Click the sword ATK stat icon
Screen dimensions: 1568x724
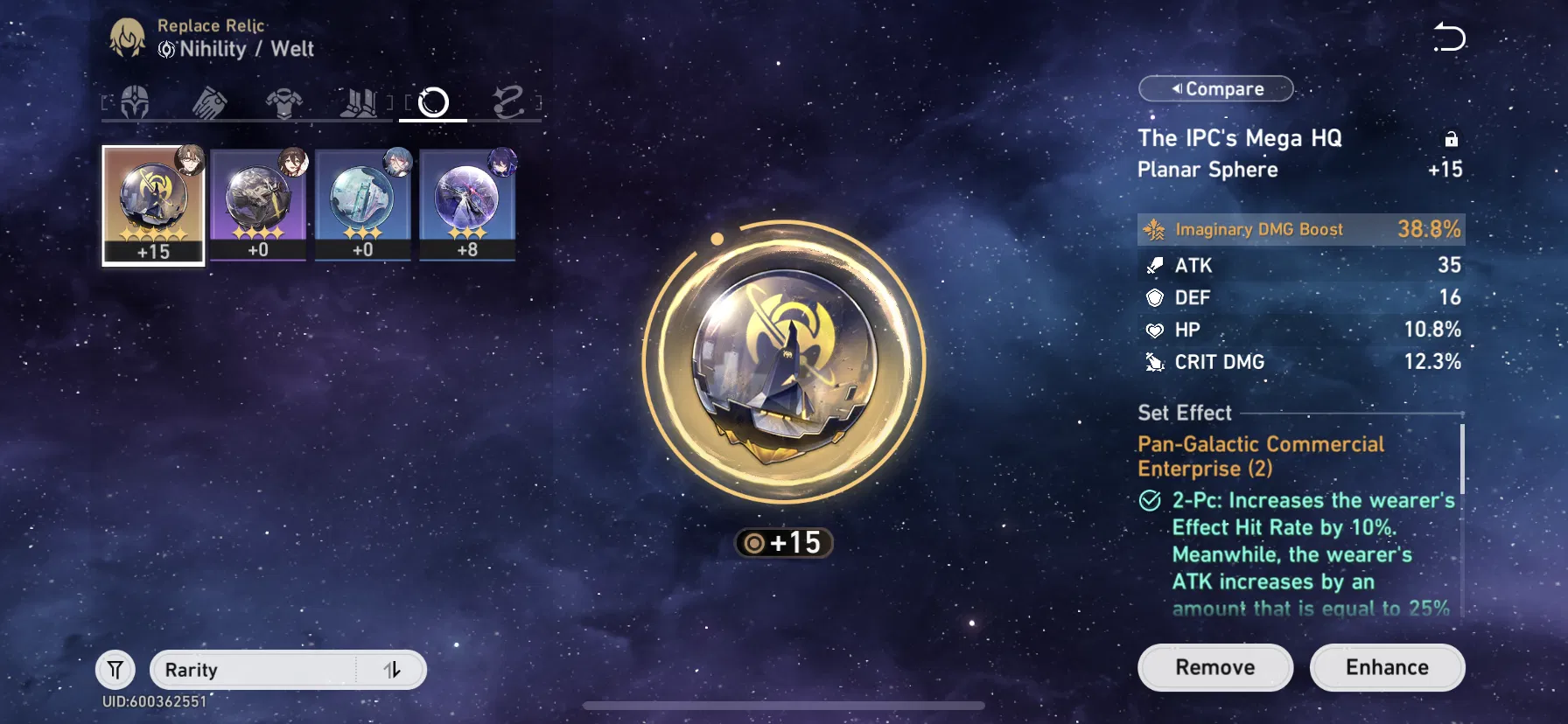click(1157, 266)
